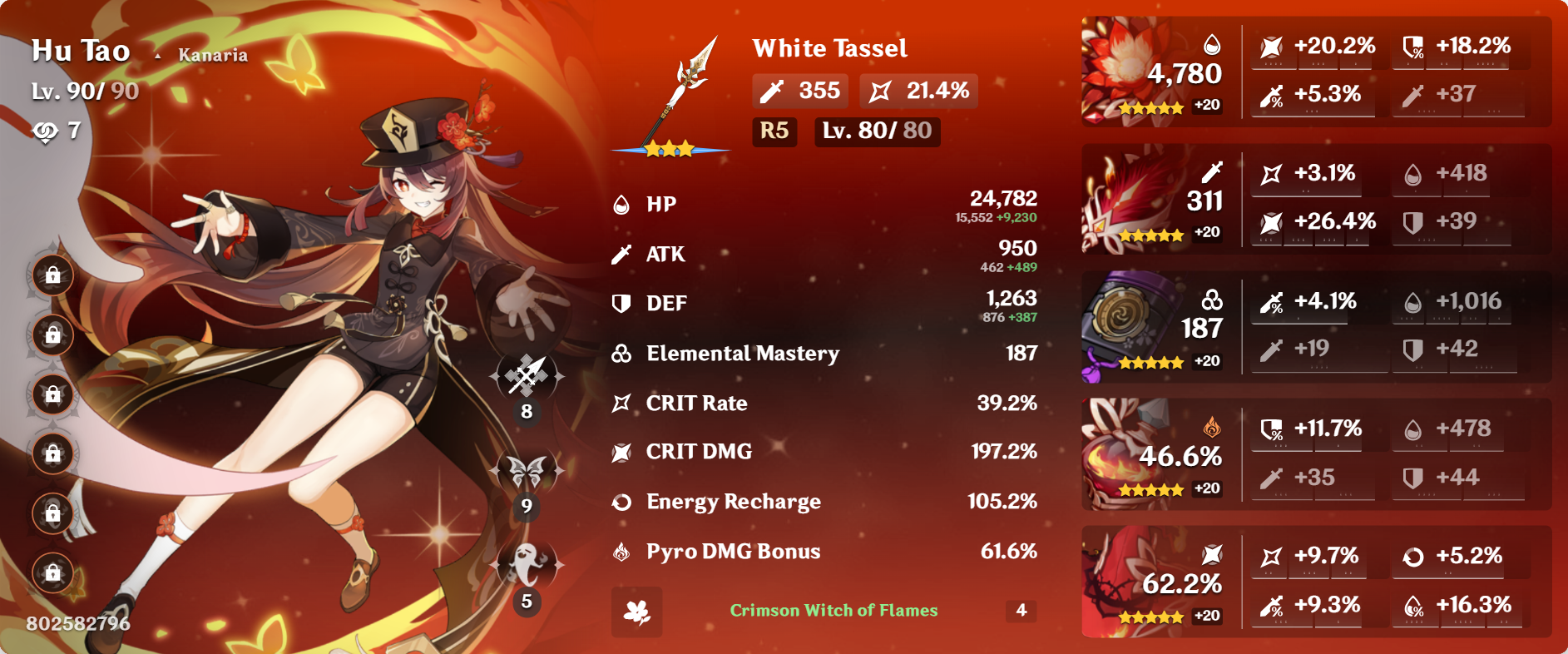This screenshot has width=1568, height=654.
Task: Unlock the topmost constellation lock
Action: (52, 275)
